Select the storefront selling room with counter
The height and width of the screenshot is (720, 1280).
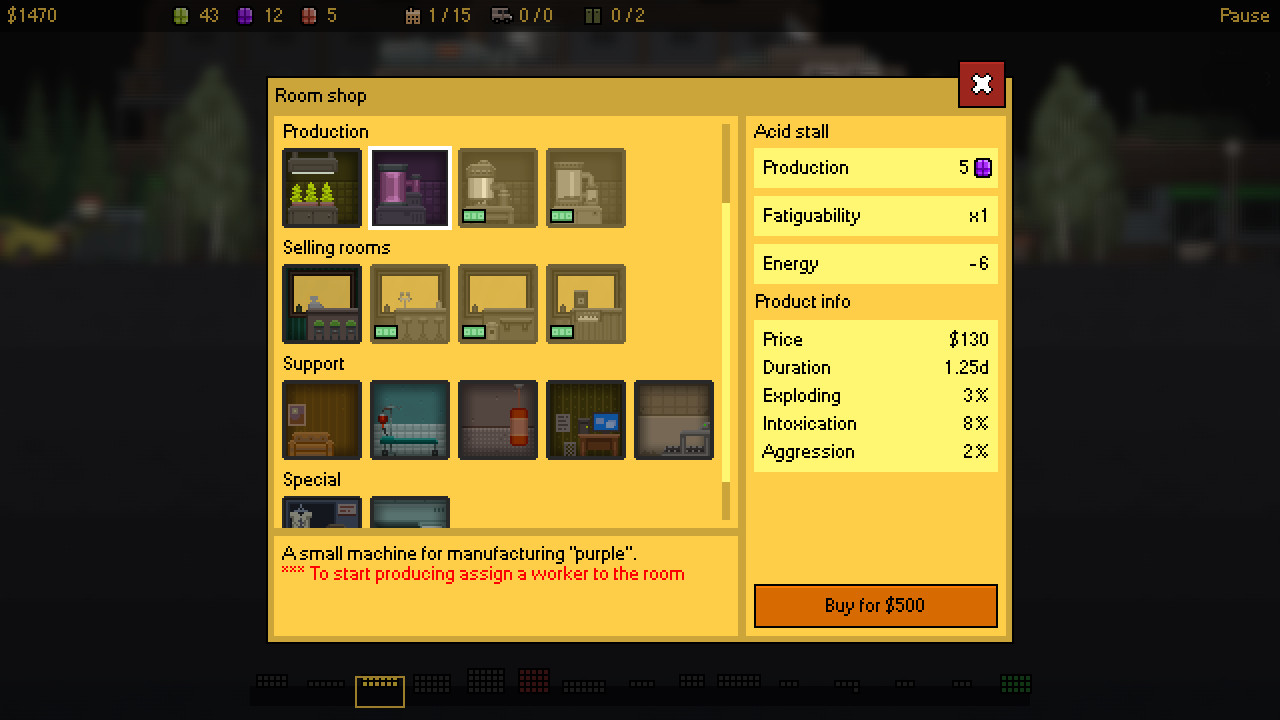[321, 304]
